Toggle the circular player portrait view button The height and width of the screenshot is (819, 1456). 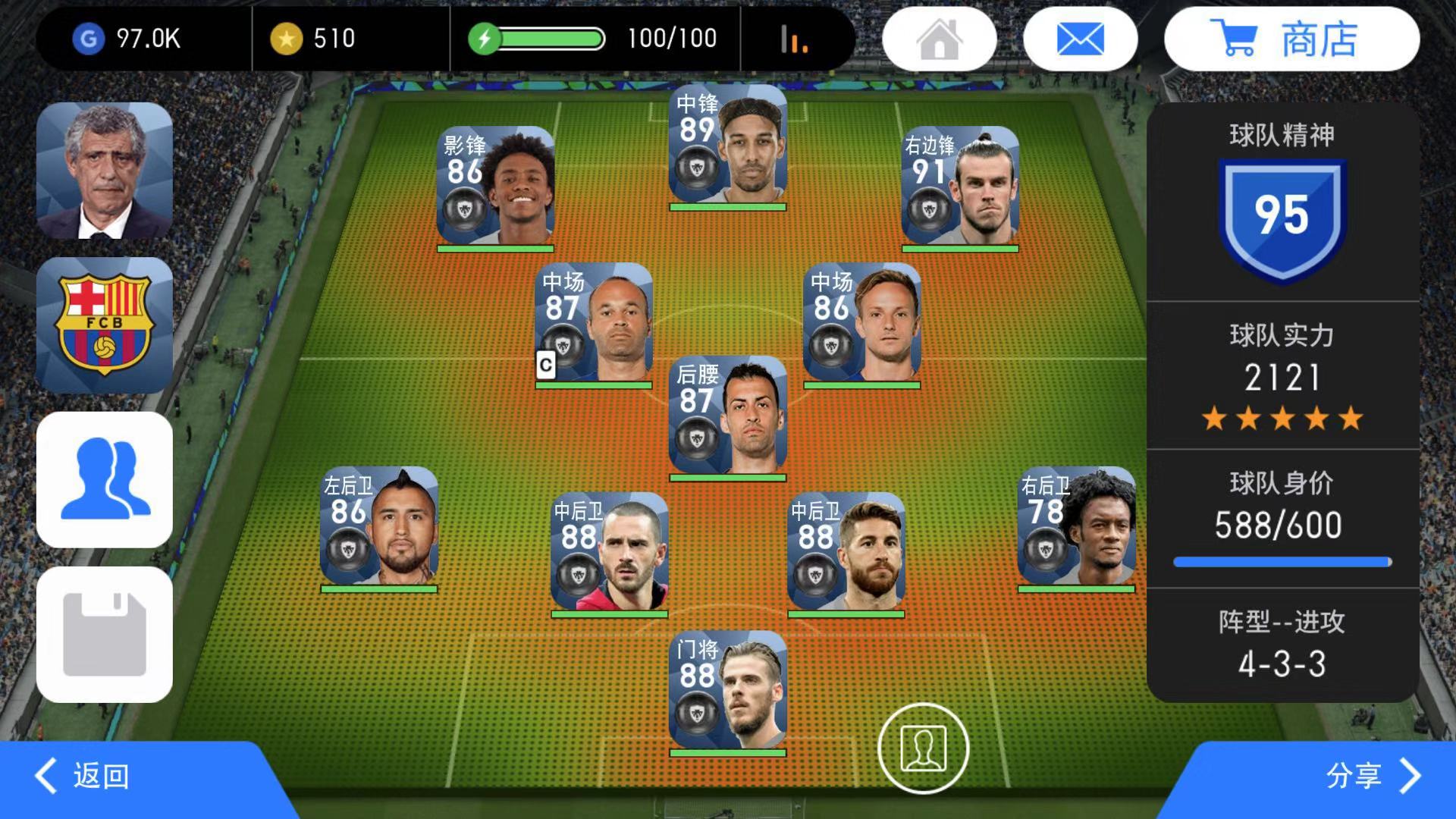coord(923,748)
